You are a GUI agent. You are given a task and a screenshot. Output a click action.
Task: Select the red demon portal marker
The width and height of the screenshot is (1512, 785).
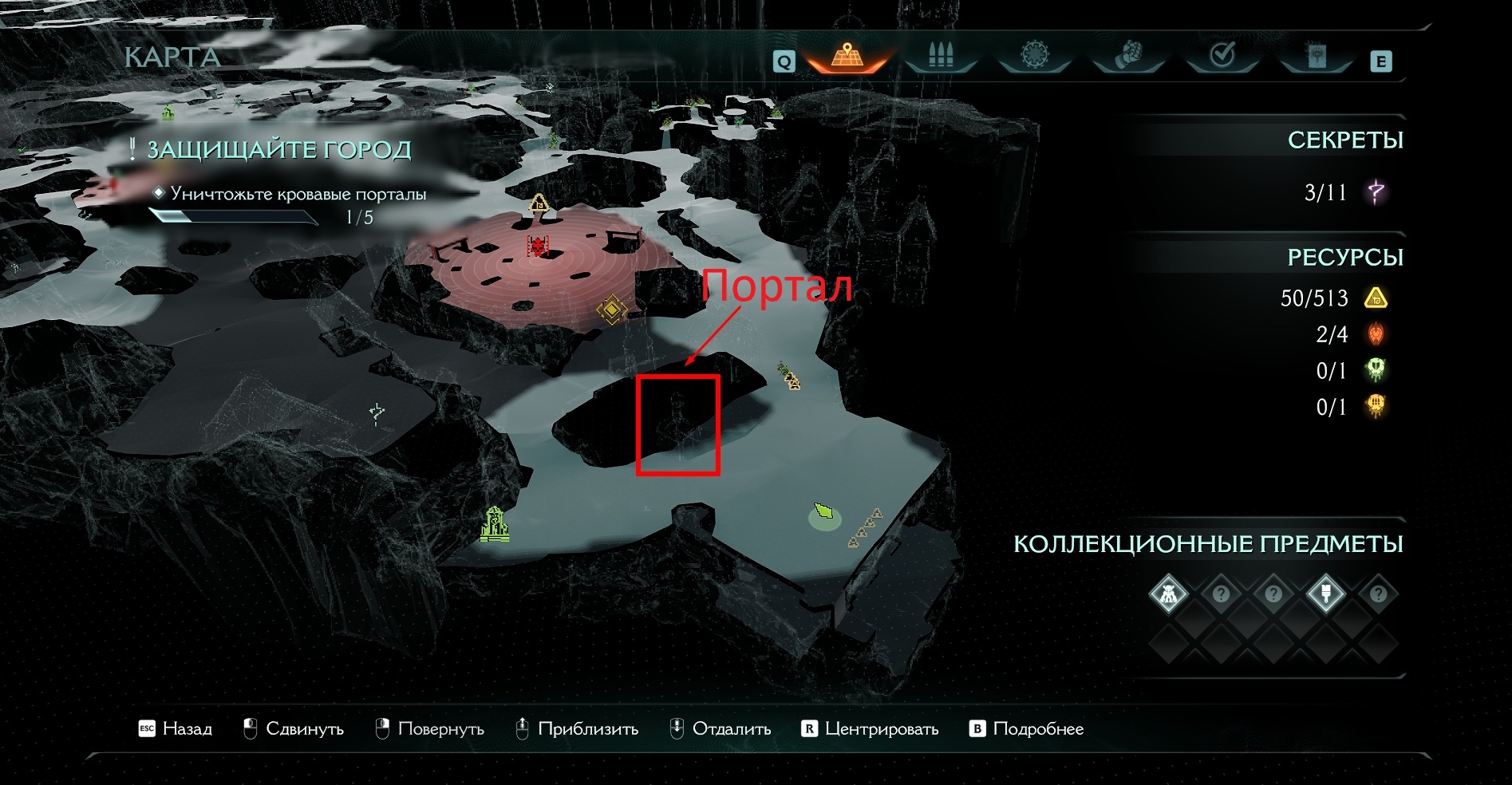pos(539,246)
